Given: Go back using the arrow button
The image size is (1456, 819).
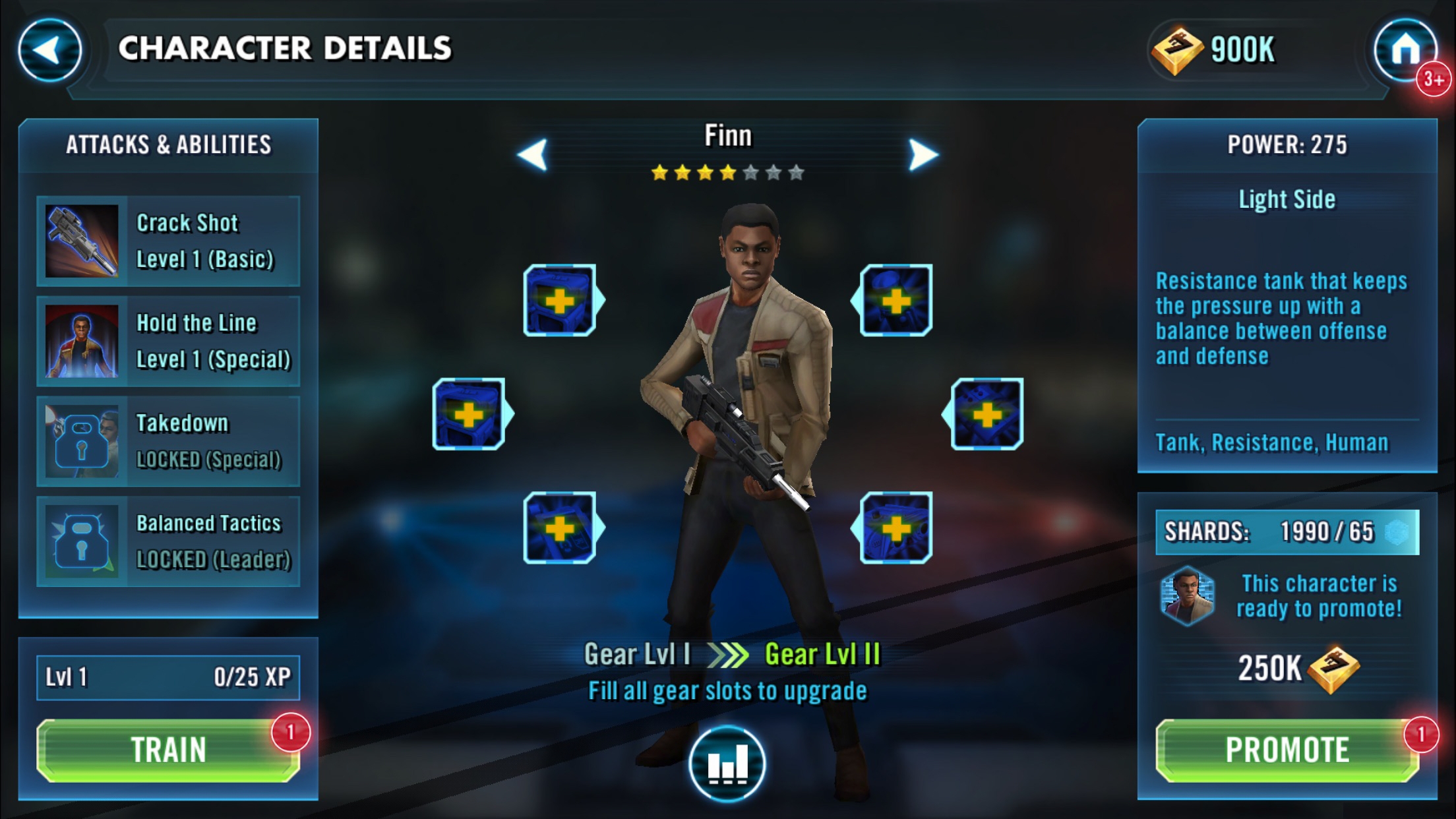Looking at the screenshot, I should (49, 50).
